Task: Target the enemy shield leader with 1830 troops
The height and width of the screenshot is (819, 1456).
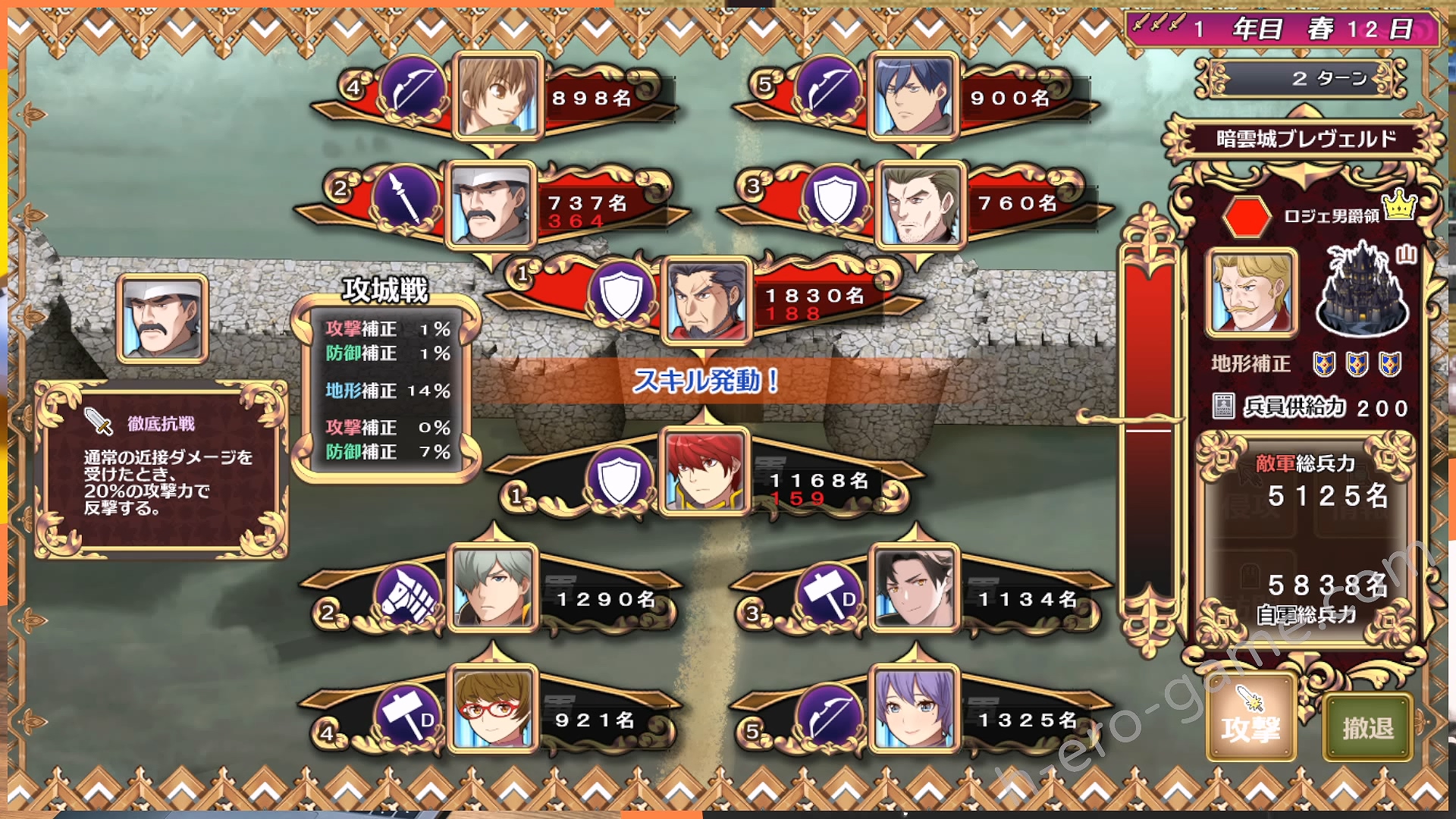Action: (x=707, y=301)
